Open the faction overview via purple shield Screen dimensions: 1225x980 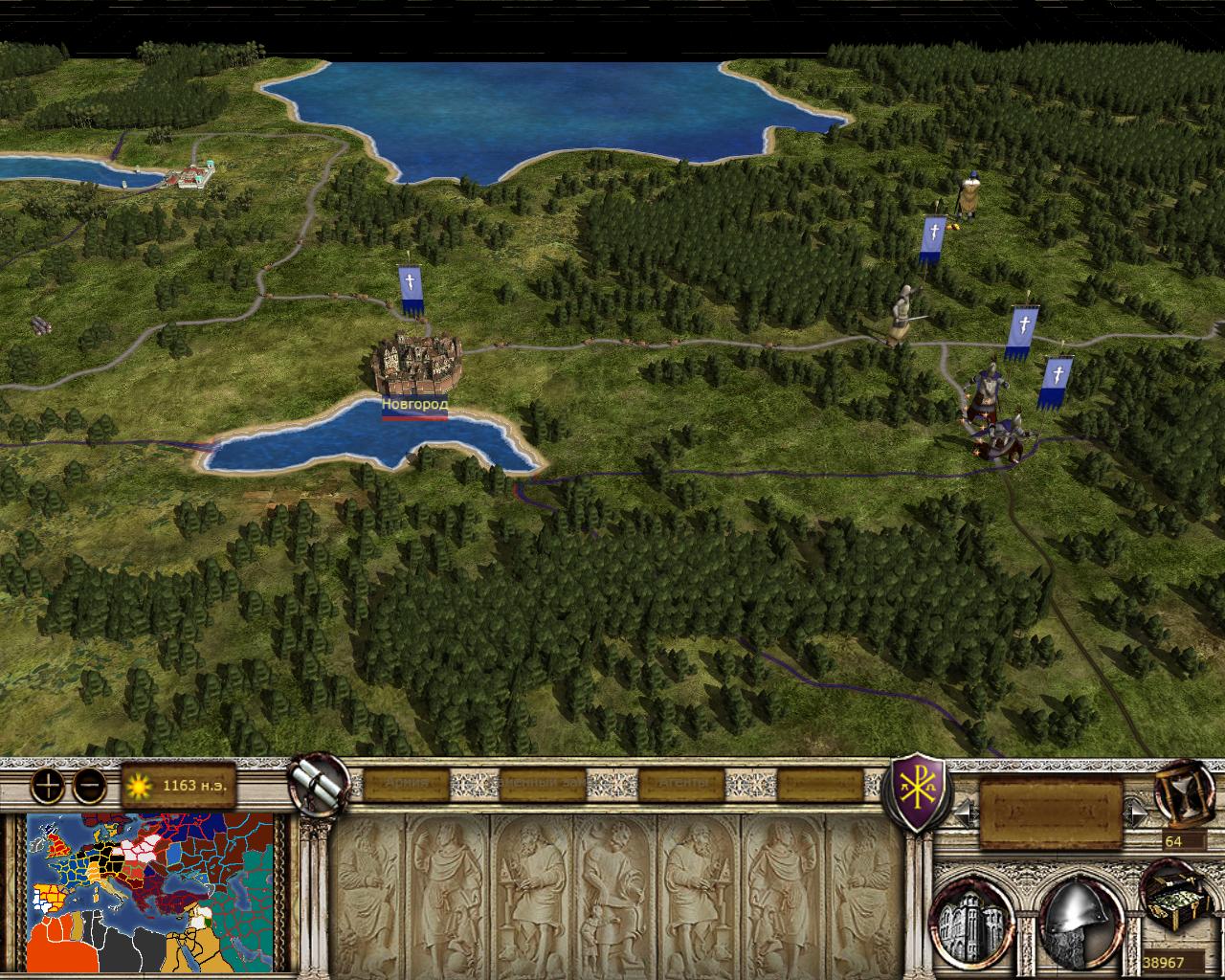click(x=919, y=791)
